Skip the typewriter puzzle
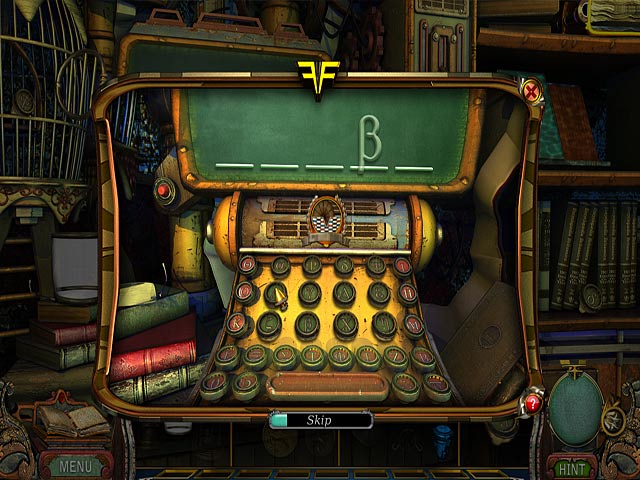The image size is (640, 480). [x=321, y=421]
